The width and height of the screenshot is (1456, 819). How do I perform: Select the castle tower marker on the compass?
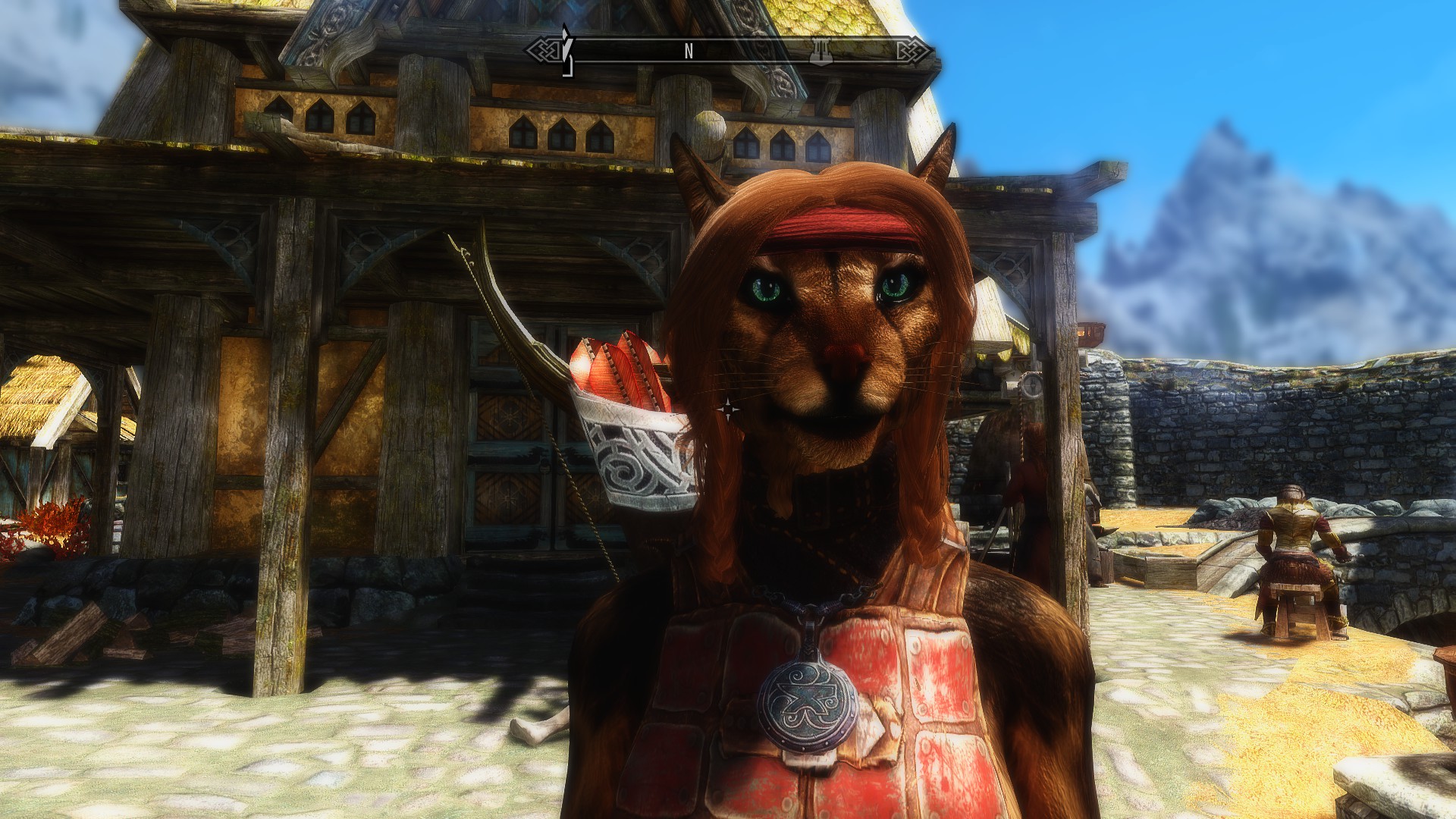click(x=822, y=50)
